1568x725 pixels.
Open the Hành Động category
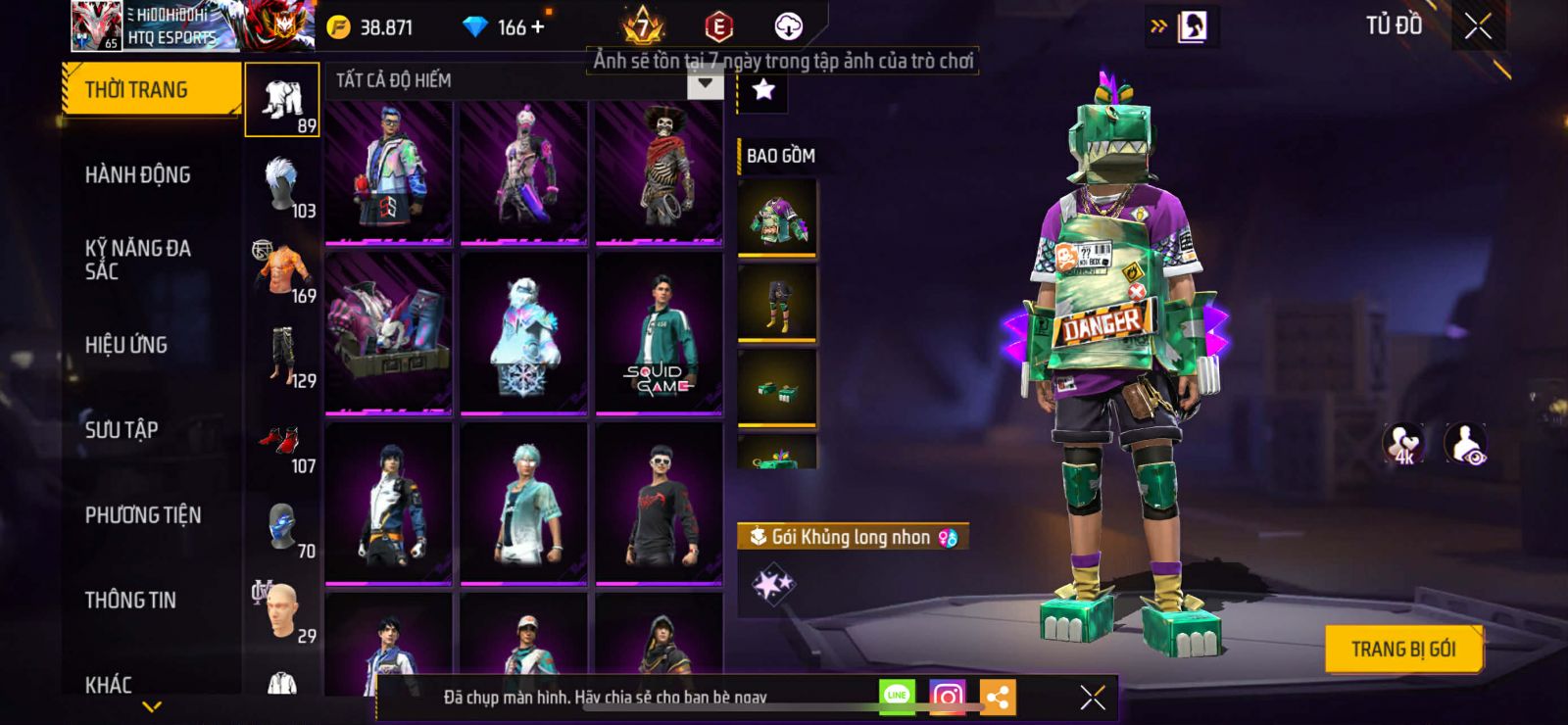point(137,175)
